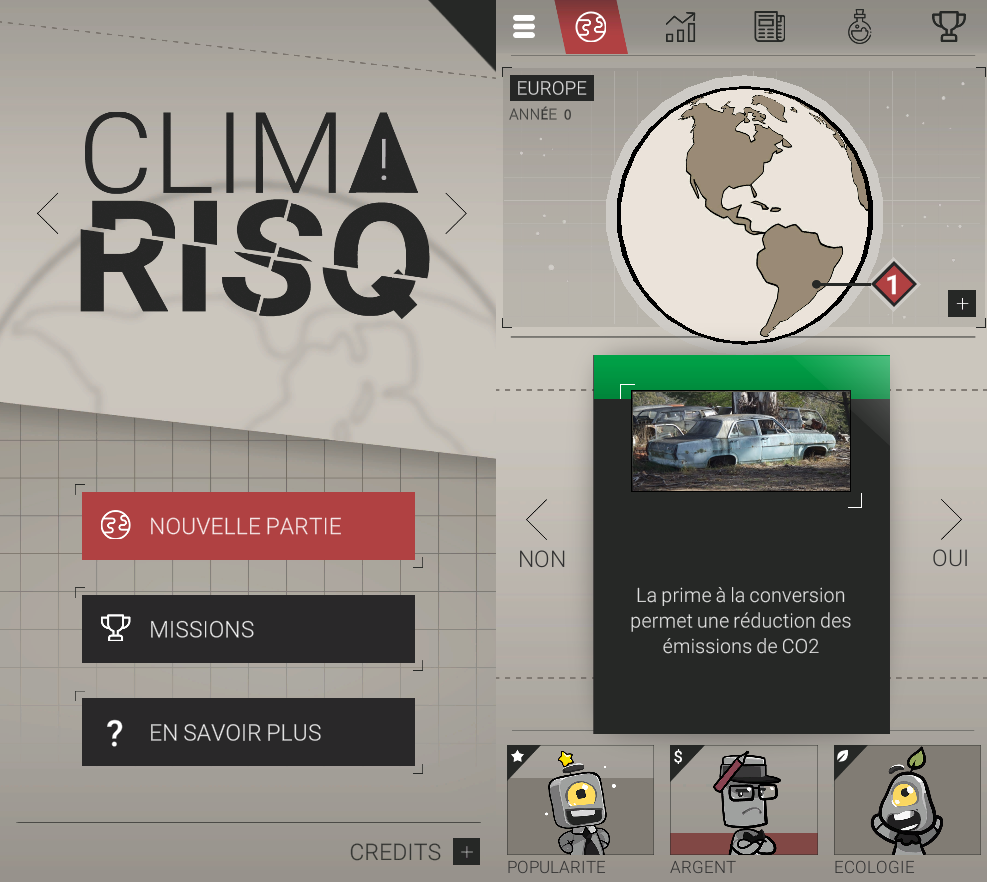The height and width of the screenshot is (882, 987).
Task: Start a Nouvelle Partie
Action: coord(248,526)
